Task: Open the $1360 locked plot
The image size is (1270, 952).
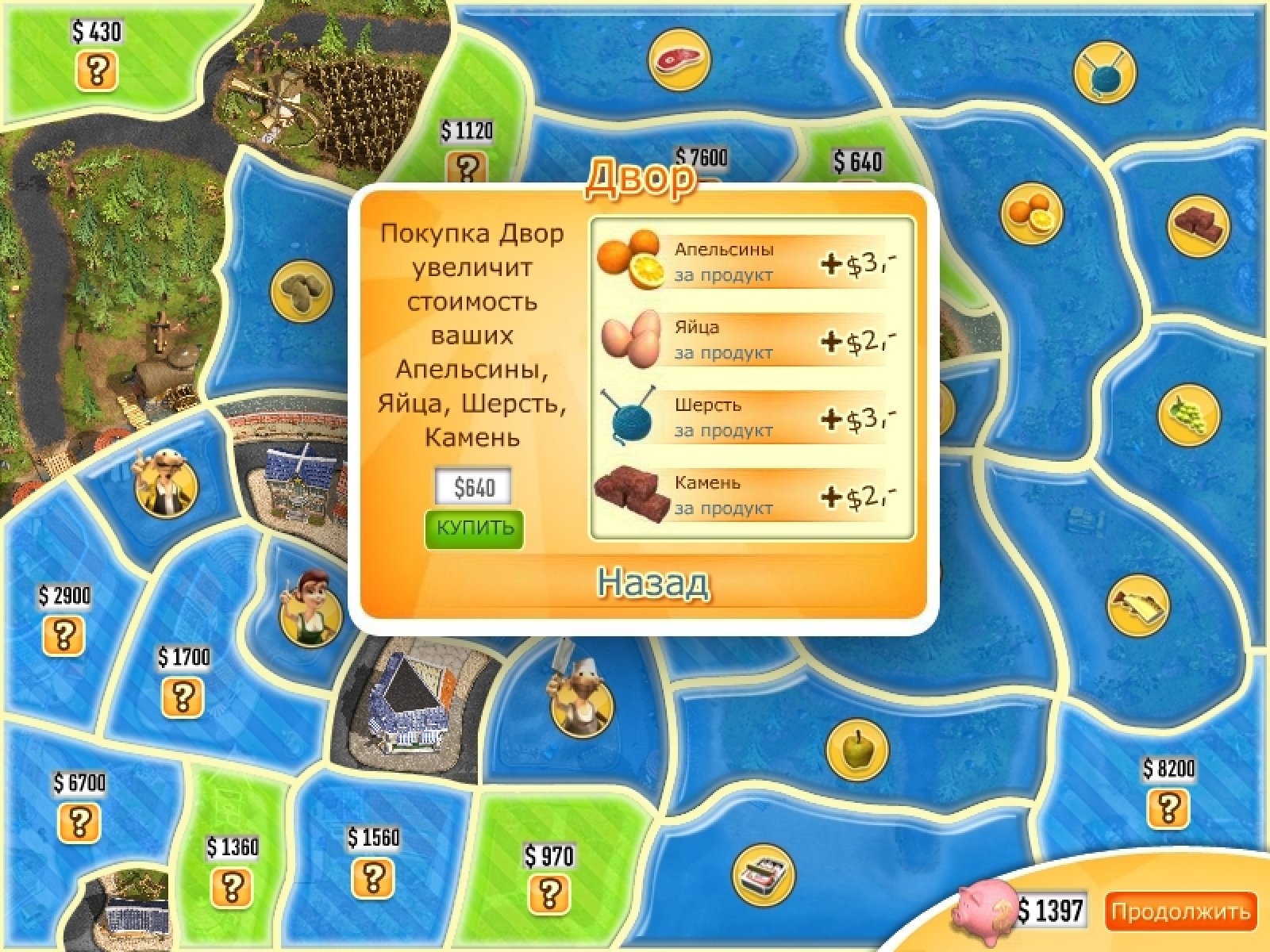Action: 231,886
